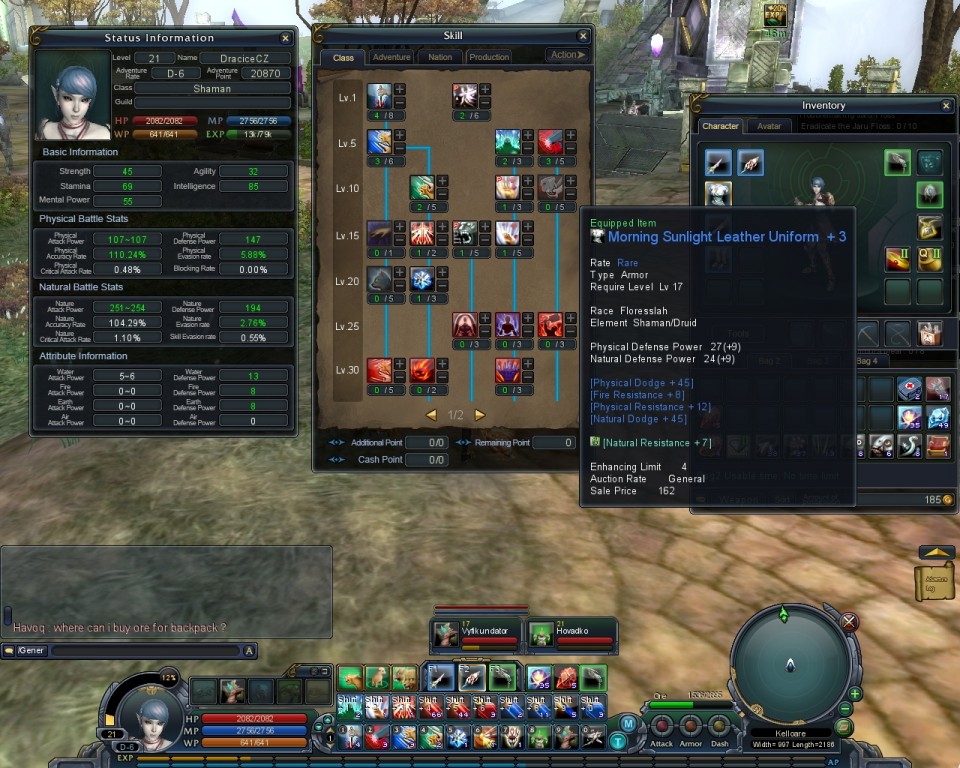Select party member Vyflkundator's frame

pyautogui.click(x=475, y=633)
